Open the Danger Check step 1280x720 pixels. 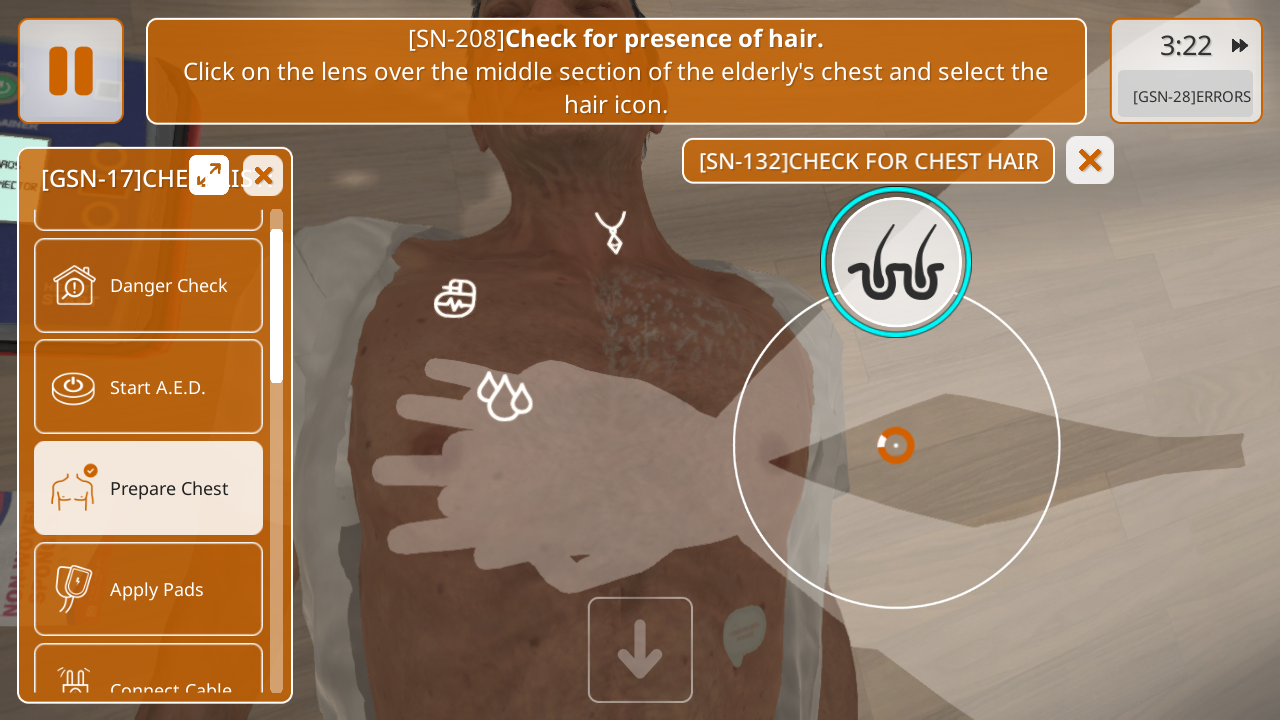point(148,286)
